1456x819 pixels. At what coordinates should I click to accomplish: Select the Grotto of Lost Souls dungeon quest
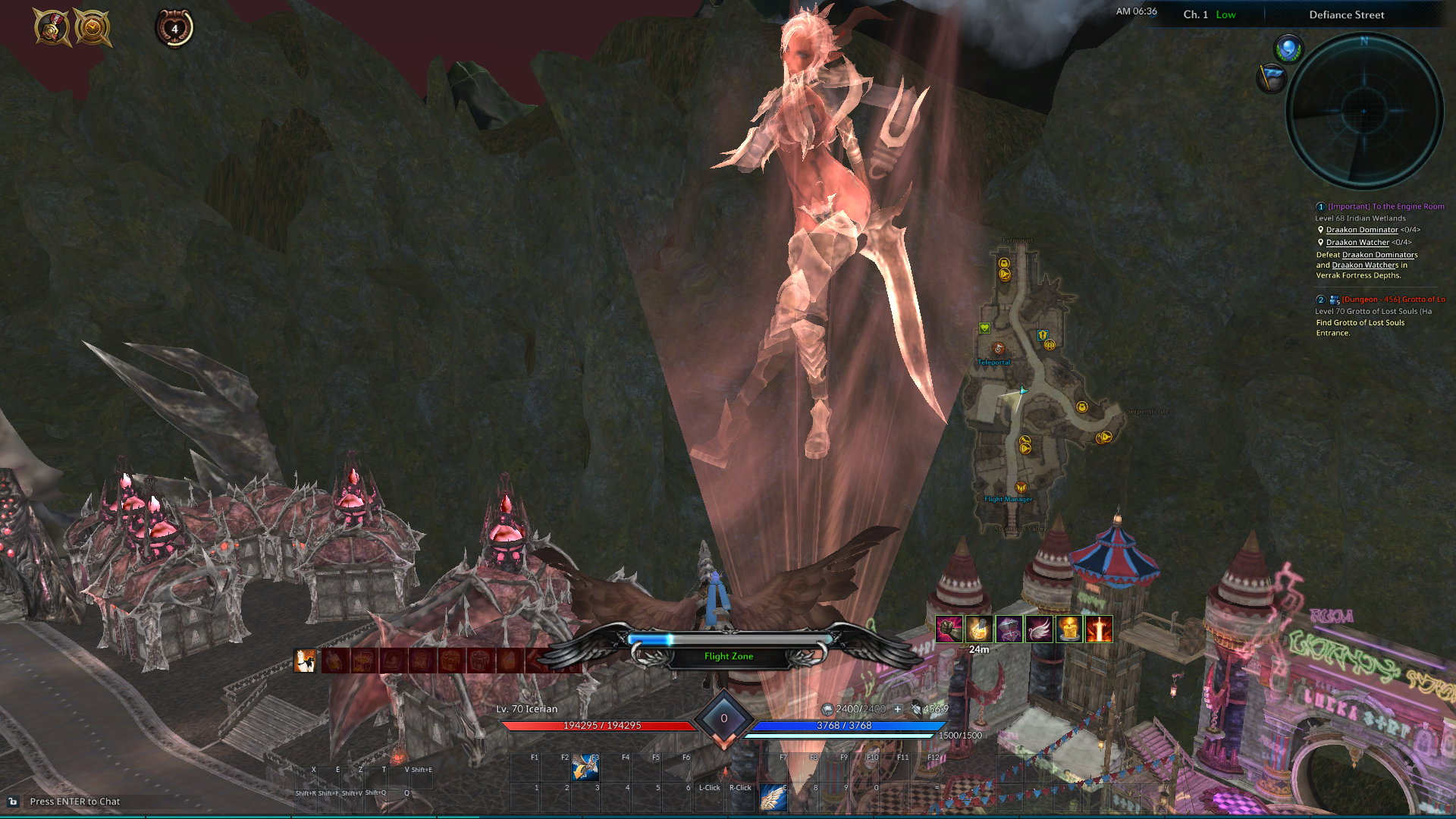(1392, 300)
